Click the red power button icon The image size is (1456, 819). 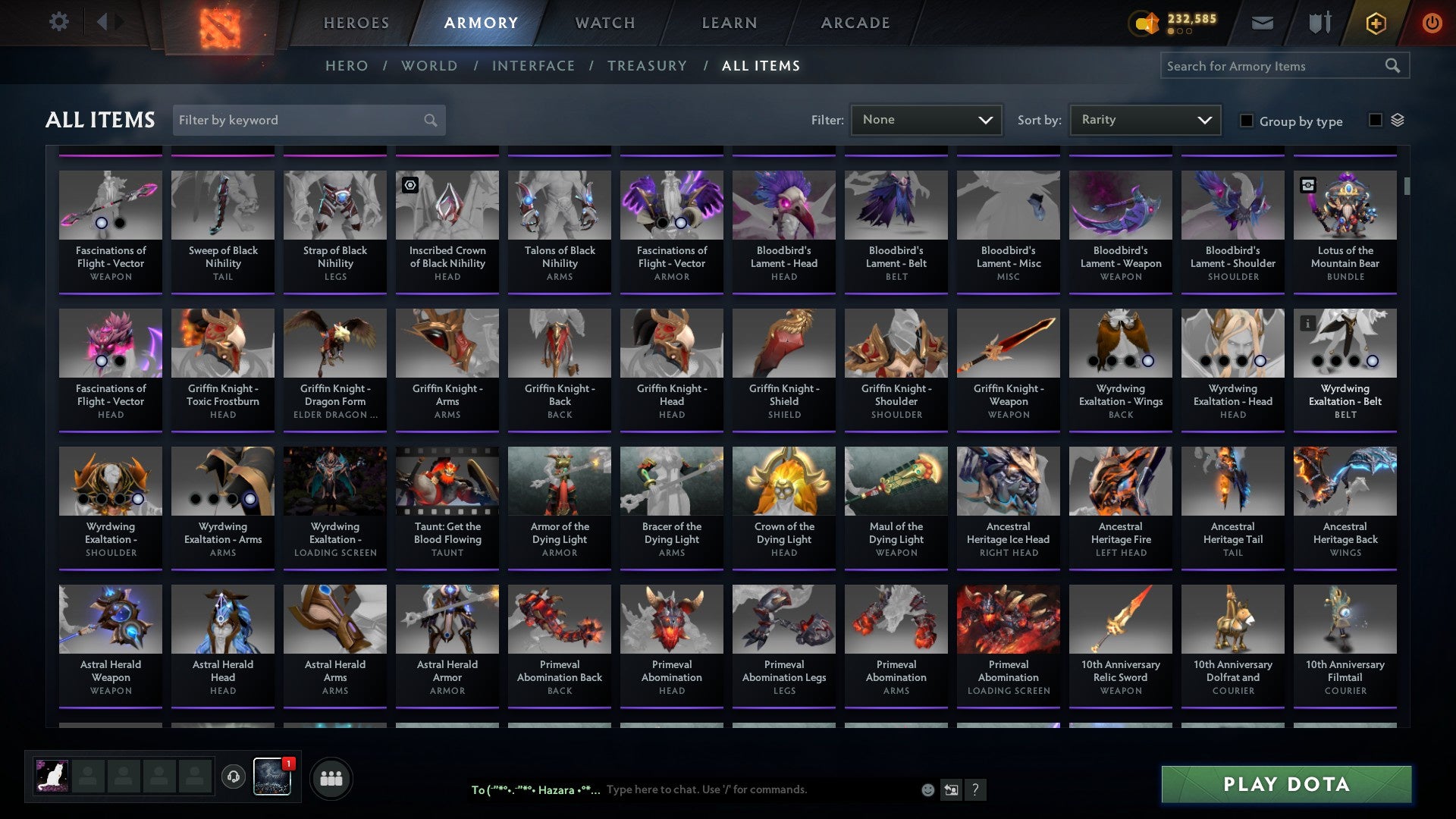(1432, 23)
